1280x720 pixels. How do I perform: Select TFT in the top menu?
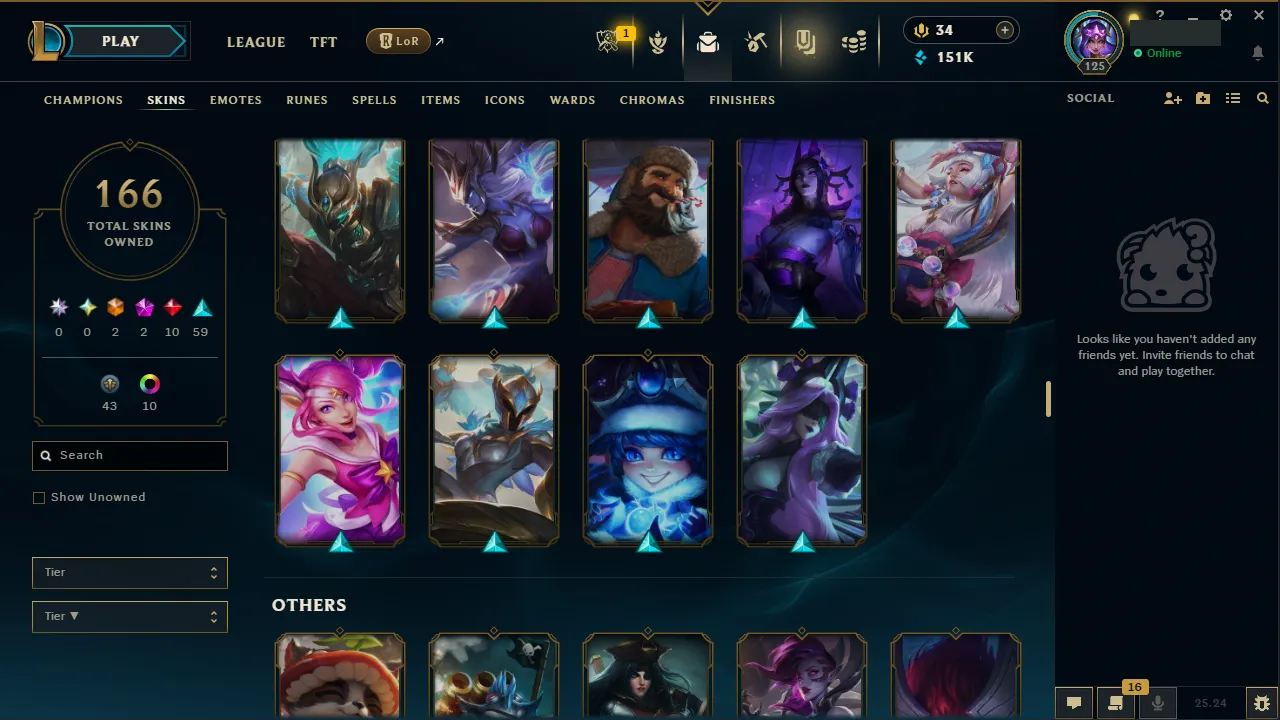point(323,42)
